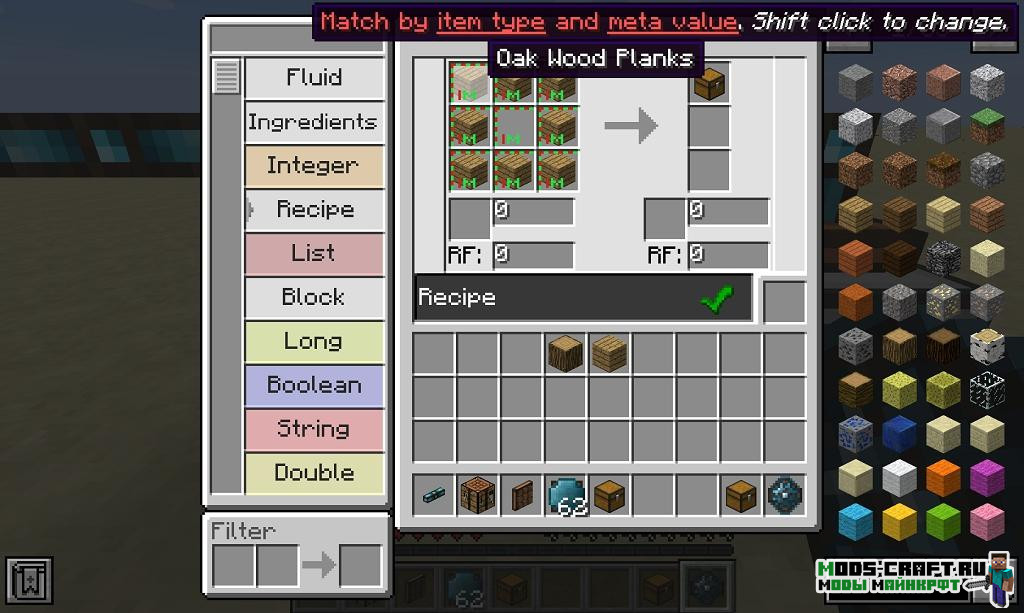Focus the Recipe name text field
The height and width of the screenshot is (613, 1024).
click(x=555, y=298)
